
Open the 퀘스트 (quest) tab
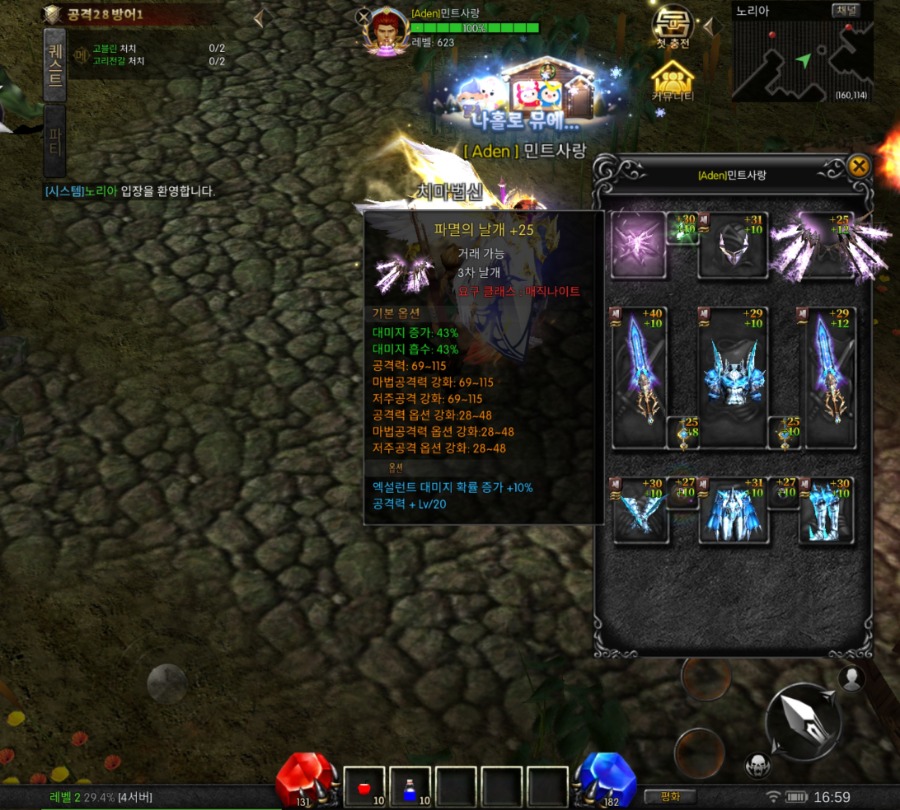coord(55,65)
